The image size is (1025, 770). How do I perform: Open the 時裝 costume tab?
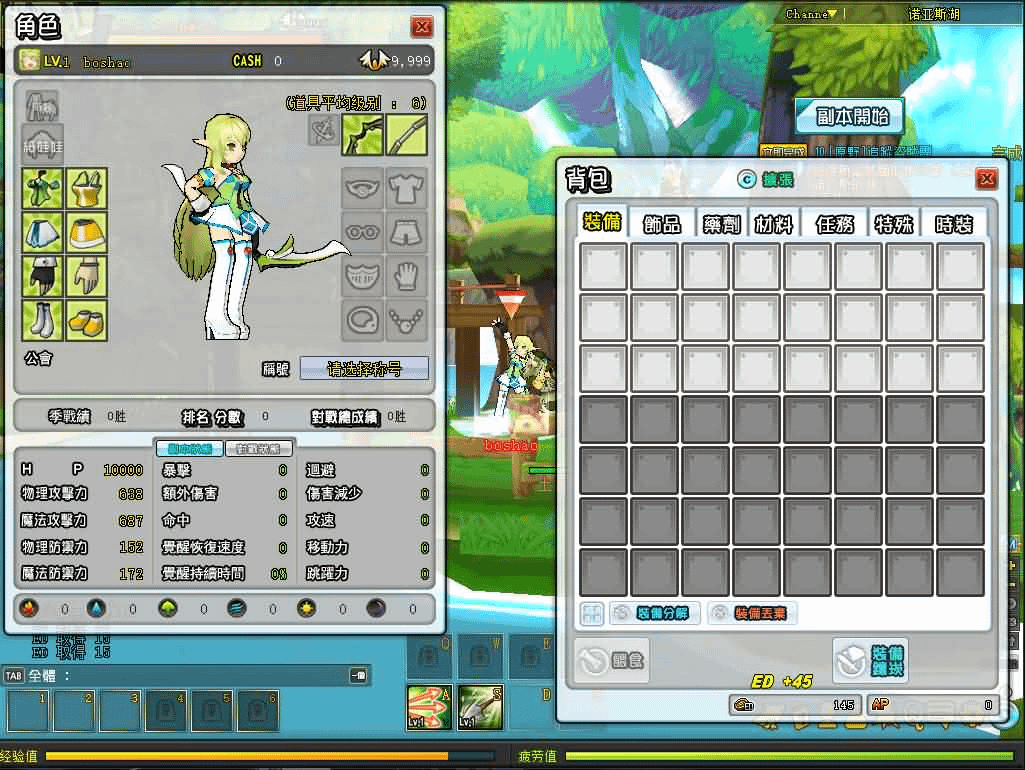953,223
